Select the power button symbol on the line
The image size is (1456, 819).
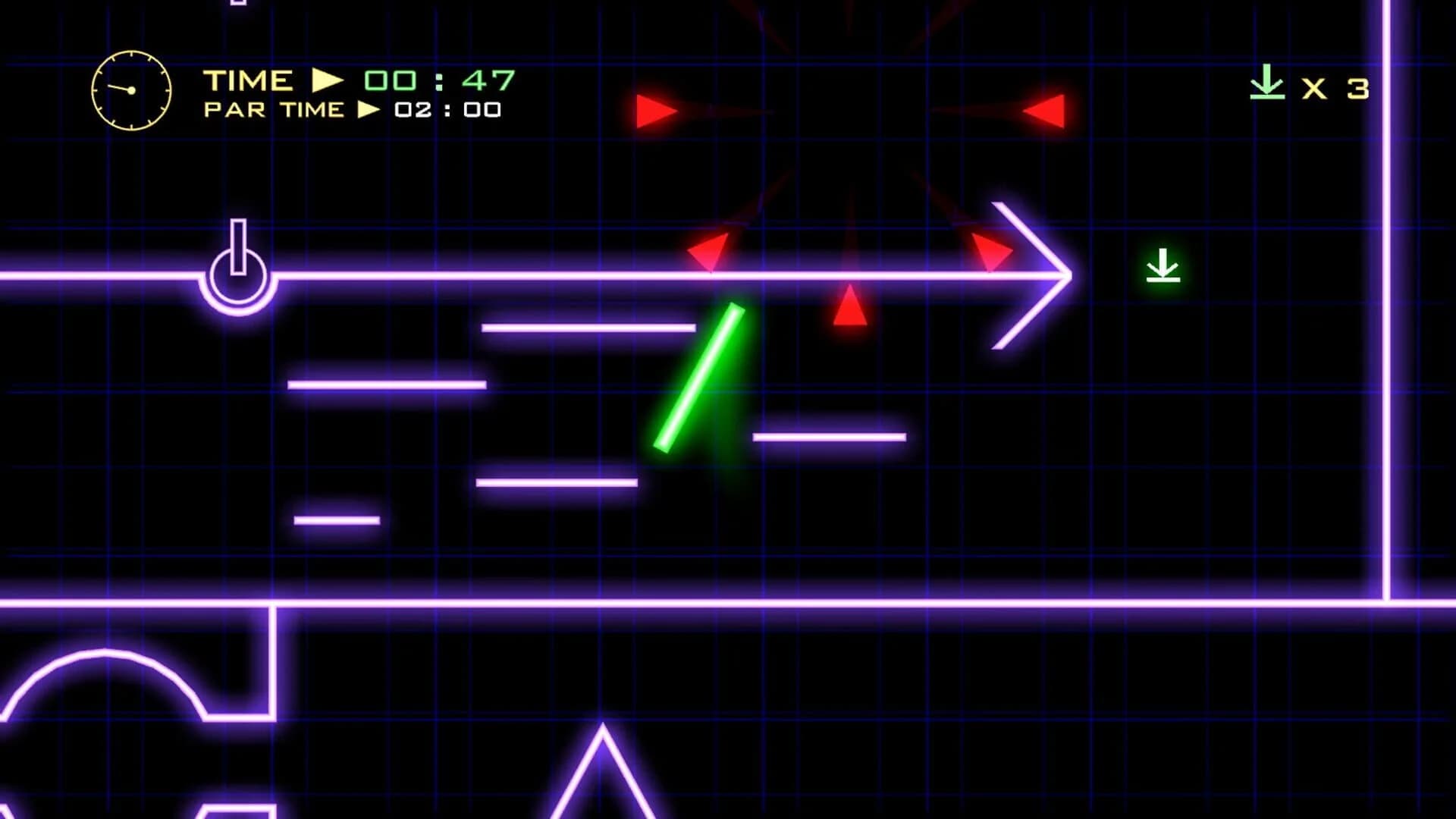237,273
